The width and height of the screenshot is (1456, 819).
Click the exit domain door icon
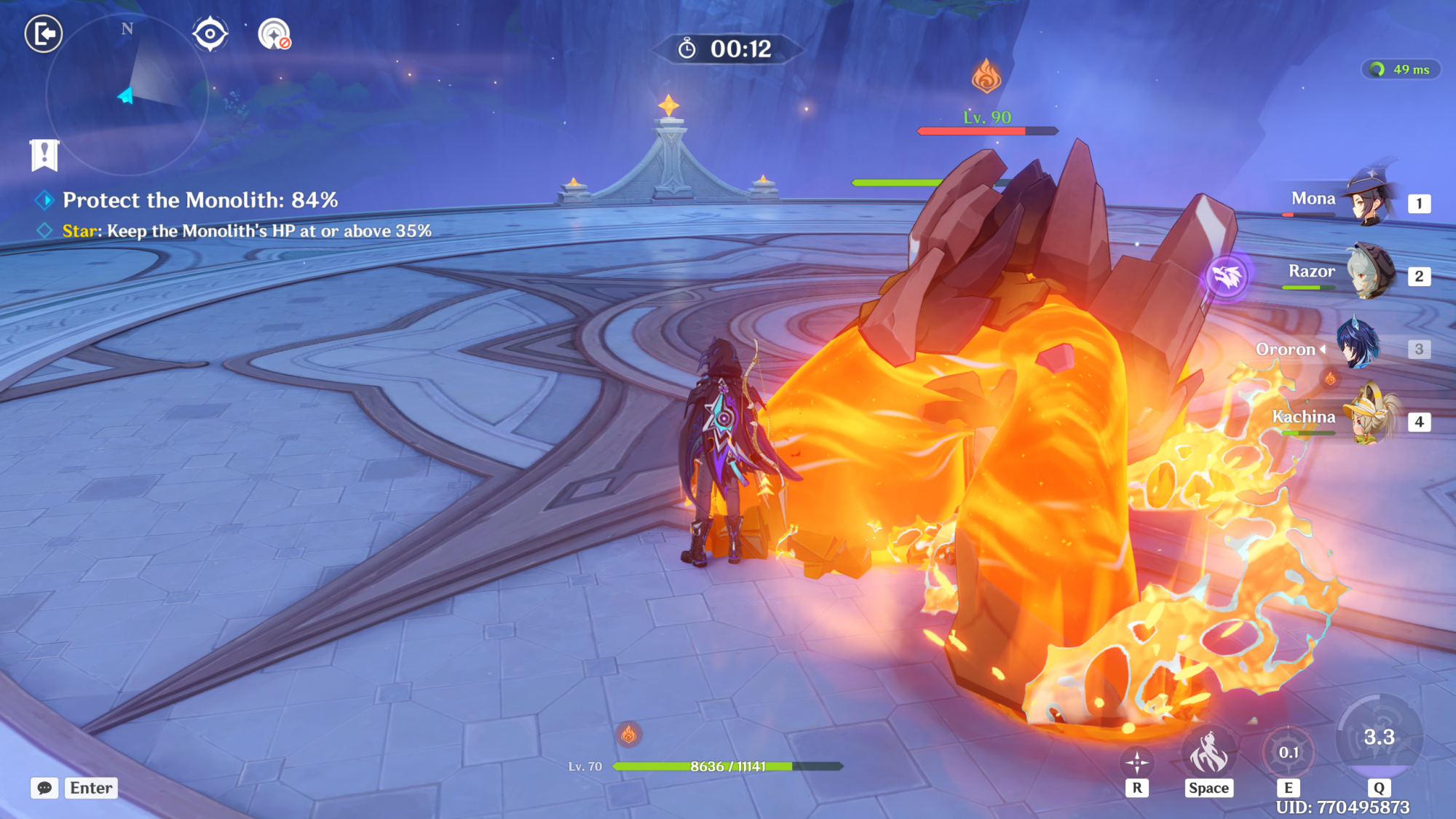pos(44,33)
